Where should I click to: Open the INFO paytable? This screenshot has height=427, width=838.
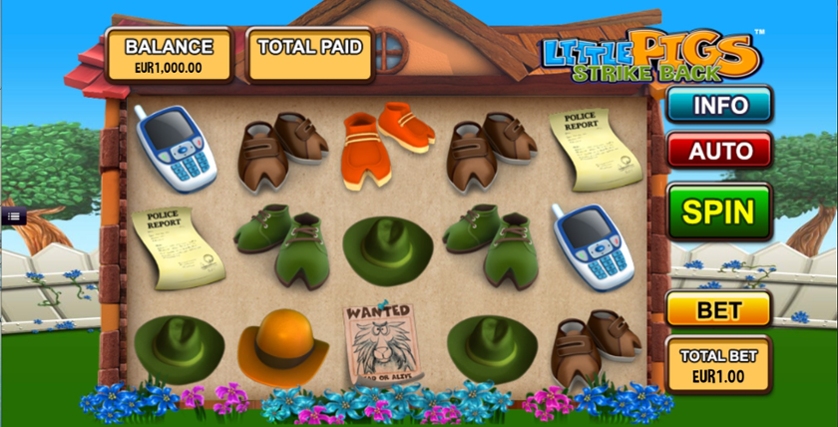tap(719, 104)
